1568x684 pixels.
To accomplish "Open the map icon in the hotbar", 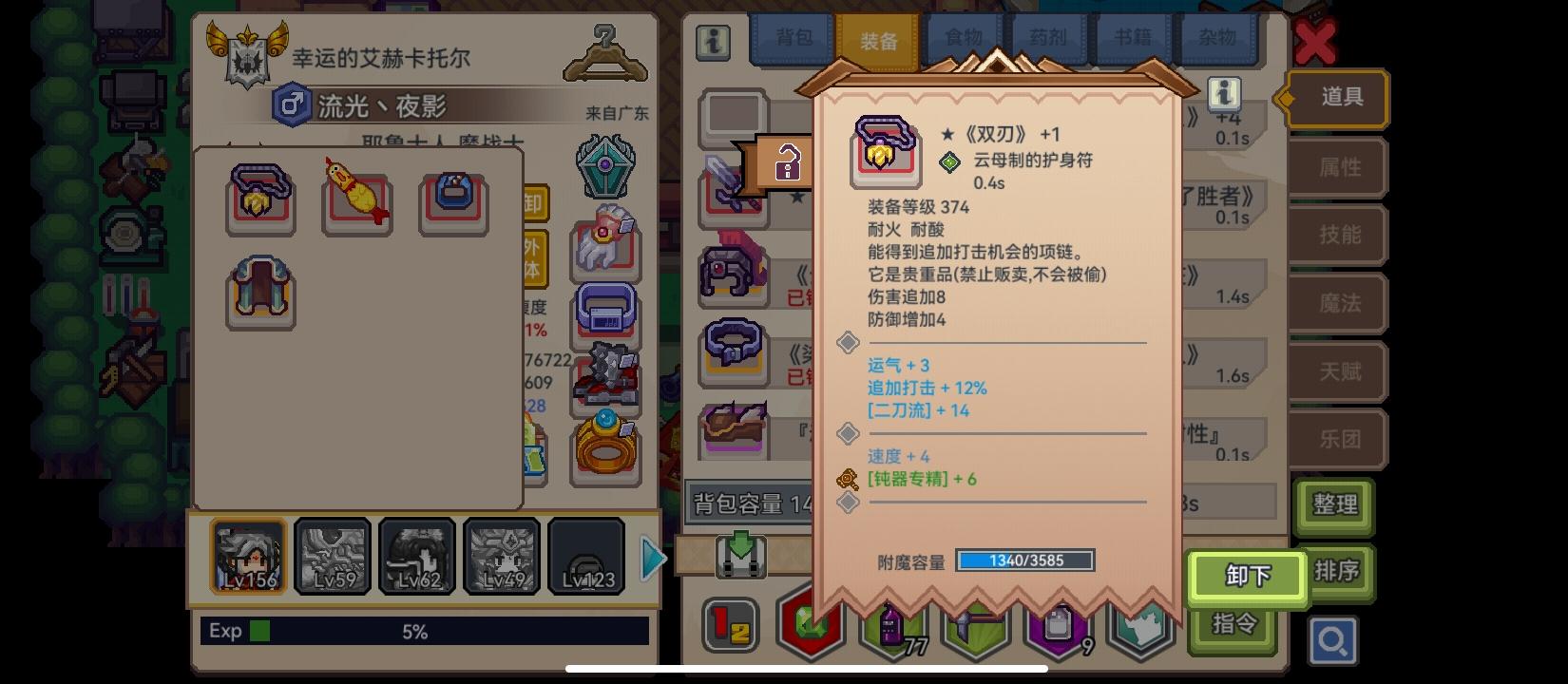I will 1140,626.
